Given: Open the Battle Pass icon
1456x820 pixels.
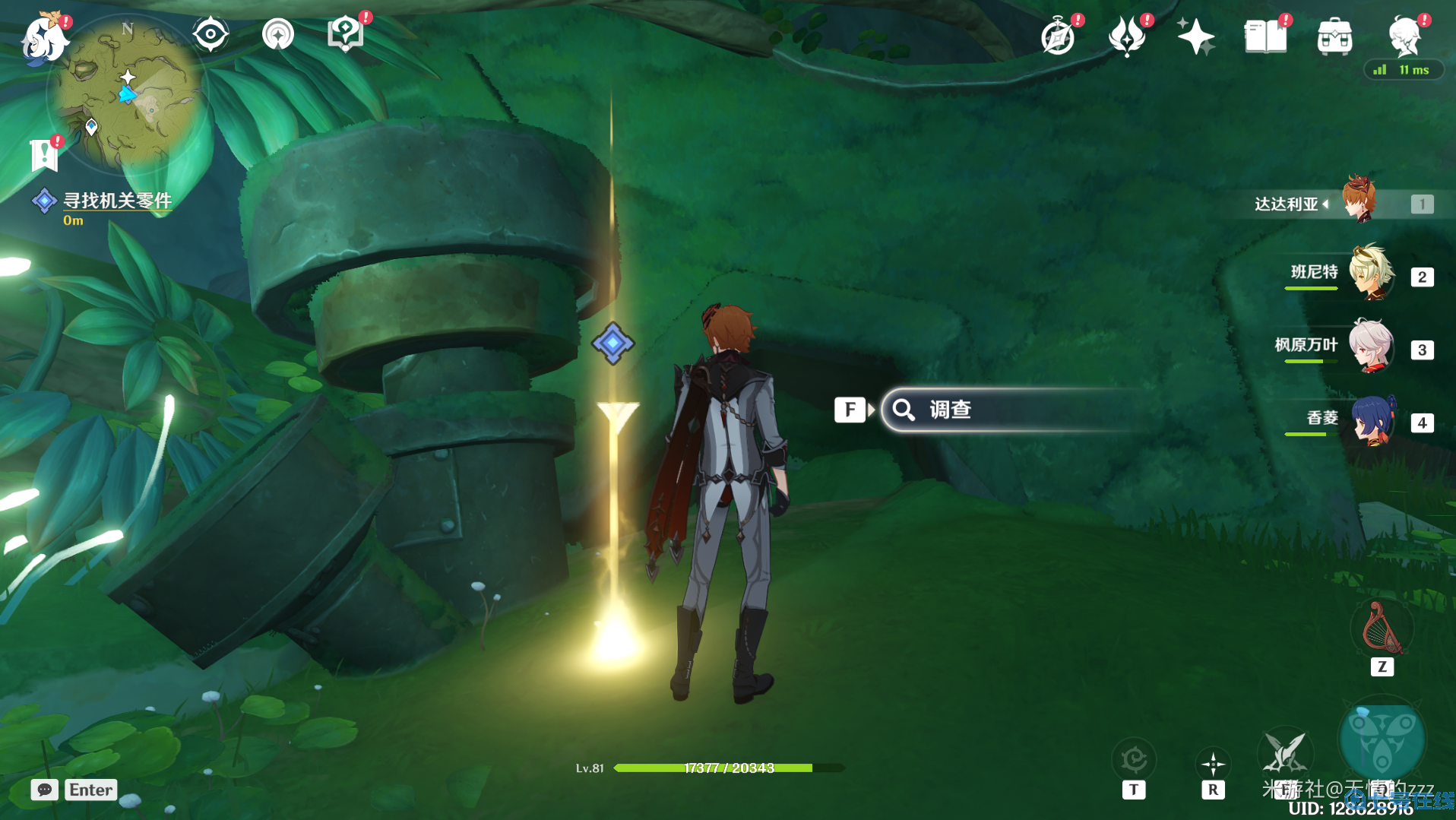Looking at the screenshot, I should 1127,36.
